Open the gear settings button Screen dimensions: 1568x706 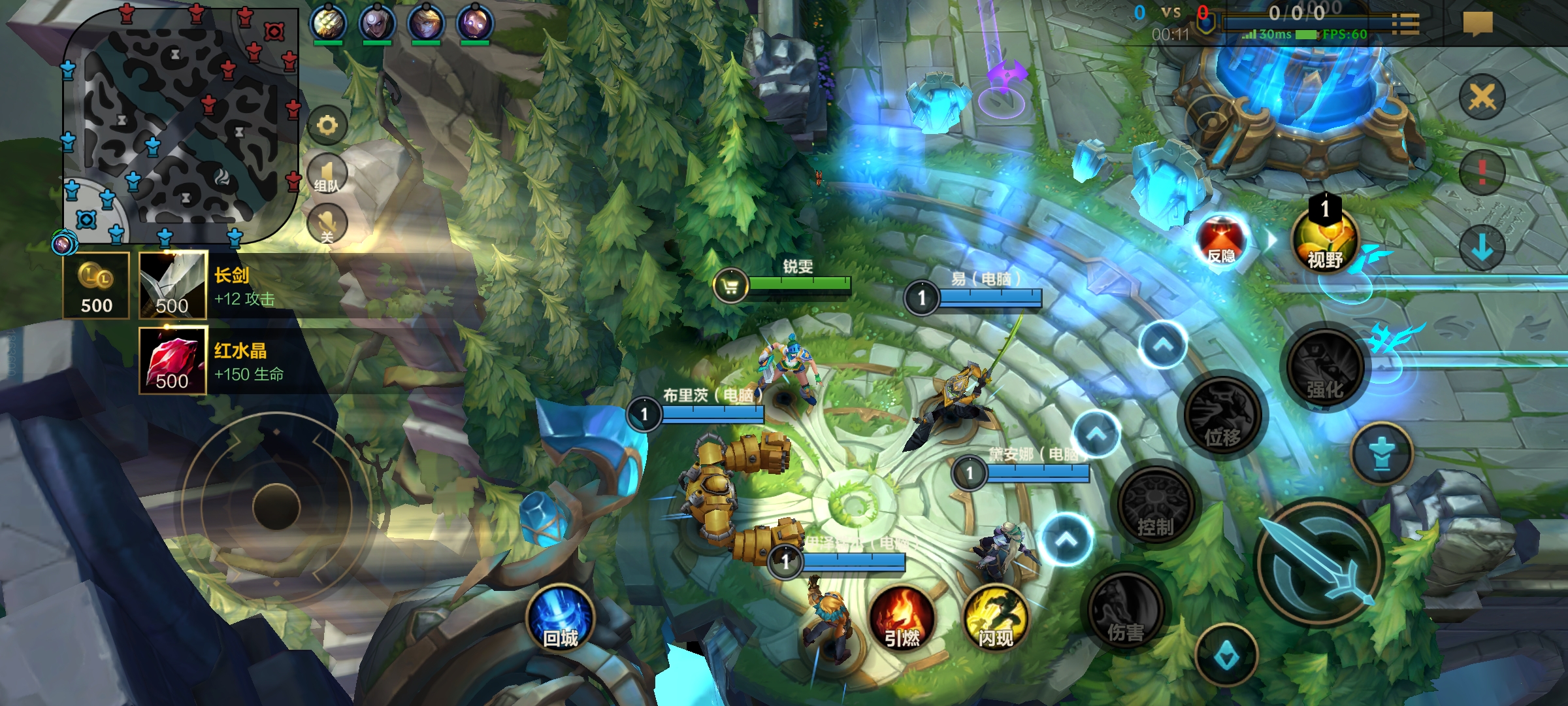[x=327, y=125]
